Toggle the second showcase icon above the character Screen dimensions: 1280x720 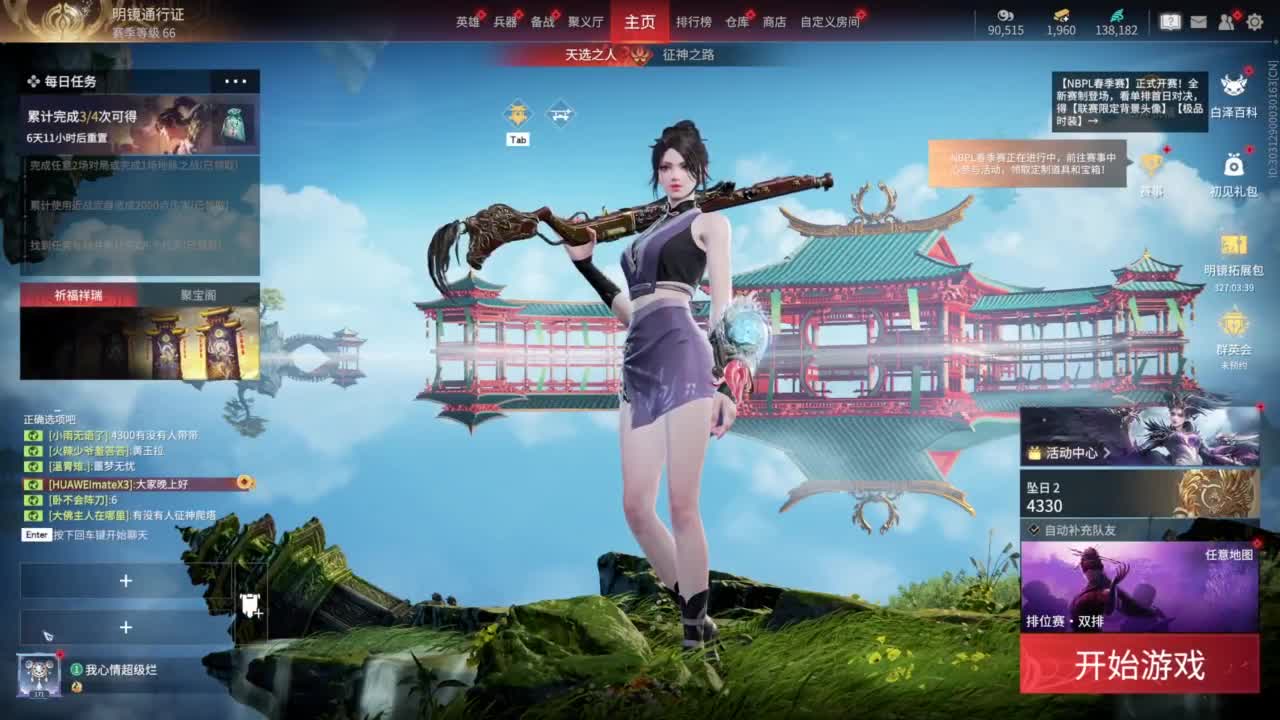[562, 113]
